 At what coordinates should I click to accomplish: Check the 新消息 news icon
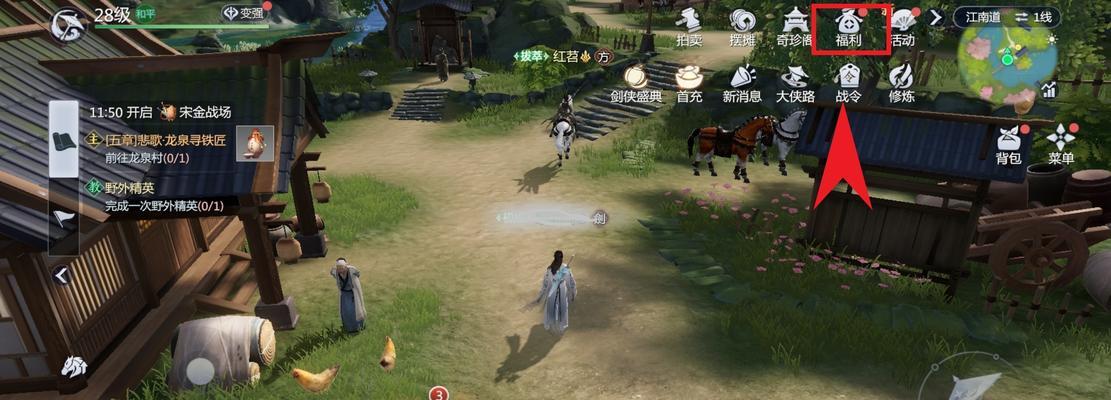[x=742, y=83]
